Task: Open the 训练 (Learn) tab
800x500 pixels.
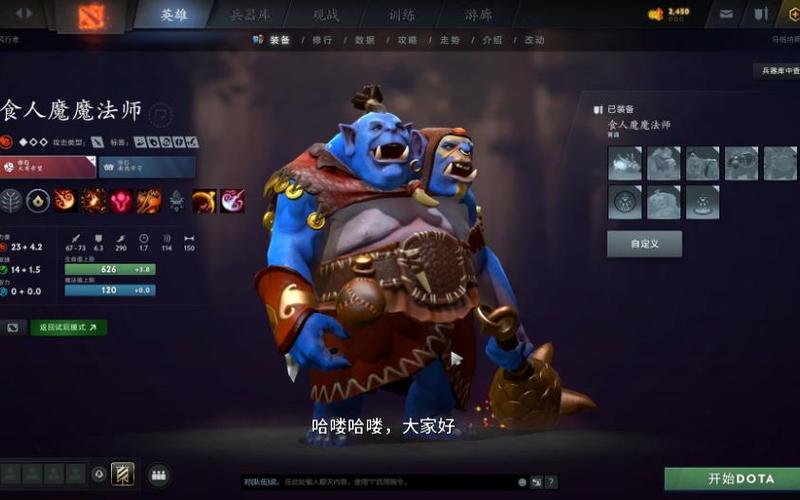Action: (403, 15)
